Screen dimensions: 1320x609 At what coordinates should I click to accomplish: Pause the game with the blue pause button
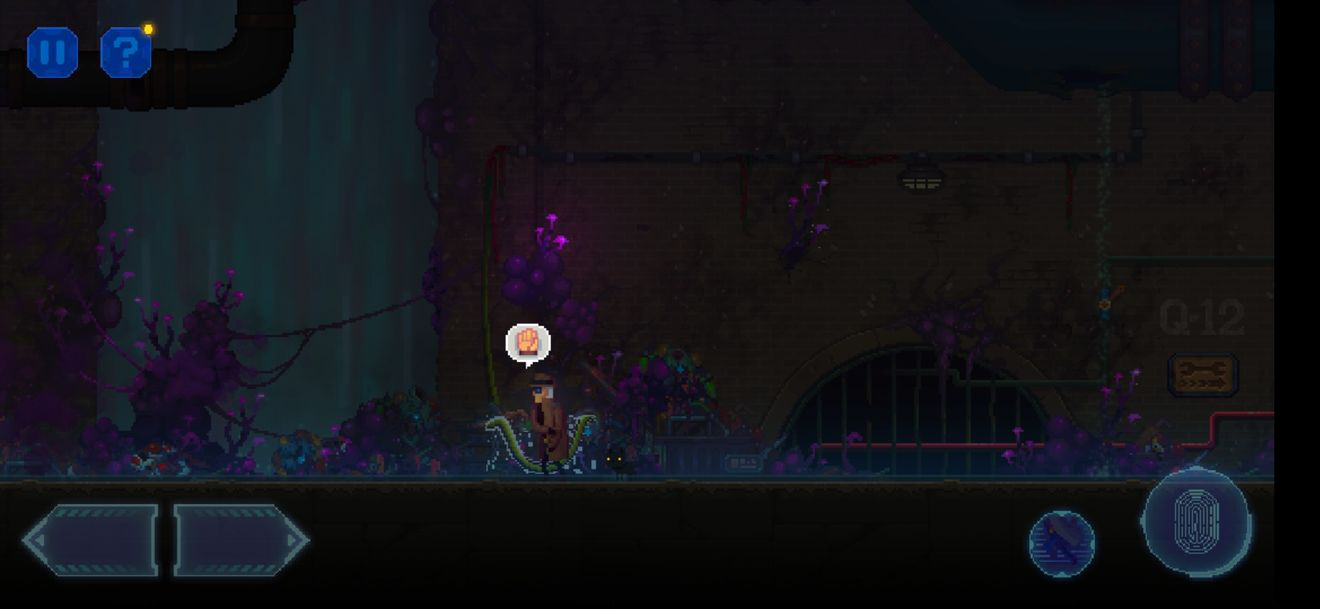click(x=52, y=53)
